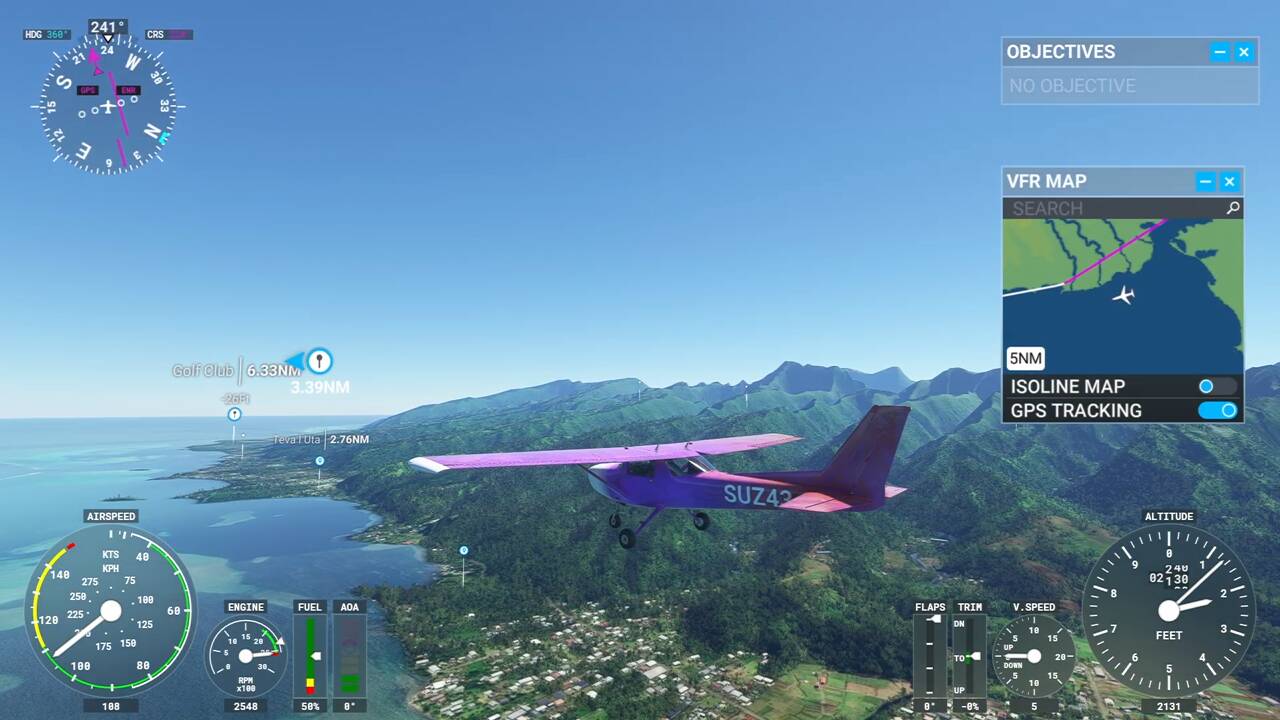
Task: Close the VFR Map window
Action: pyautogui.click(x=1230, y=182)
